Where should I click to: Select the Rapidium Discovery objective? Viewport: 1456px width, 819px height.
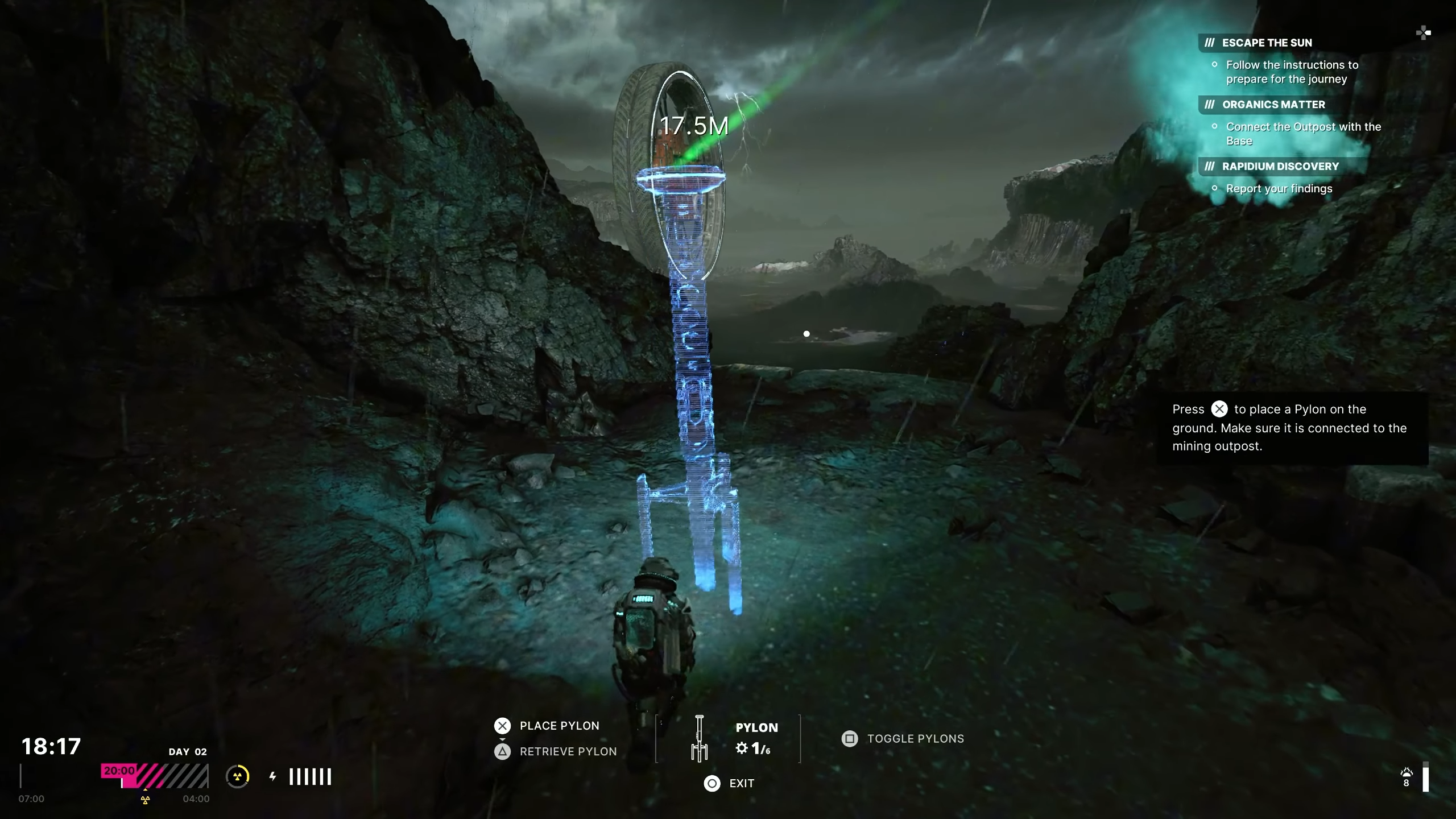[1280, 167]
